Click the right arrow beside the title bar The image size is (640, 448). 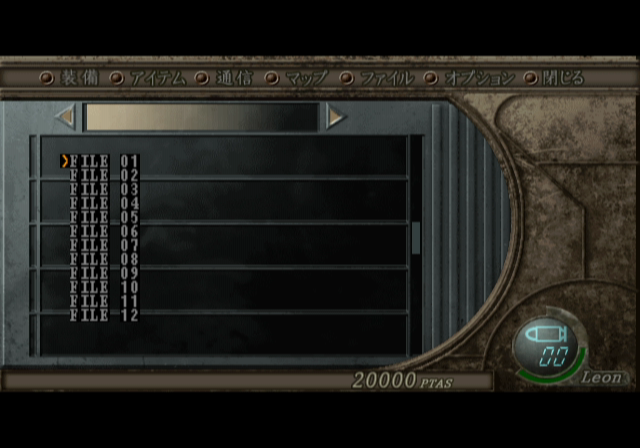(x=335, y=117)
